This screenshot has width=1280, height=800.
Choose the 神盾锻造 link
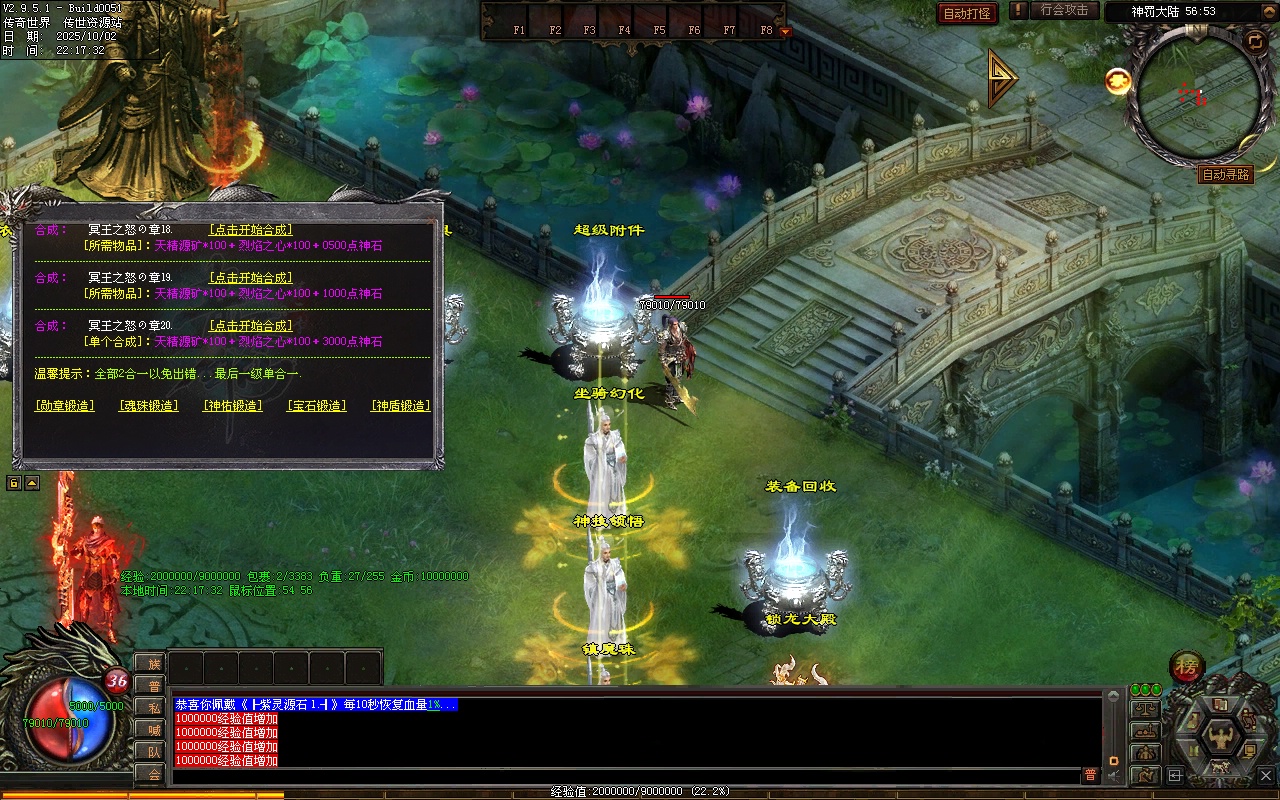(x=401, y=406)
